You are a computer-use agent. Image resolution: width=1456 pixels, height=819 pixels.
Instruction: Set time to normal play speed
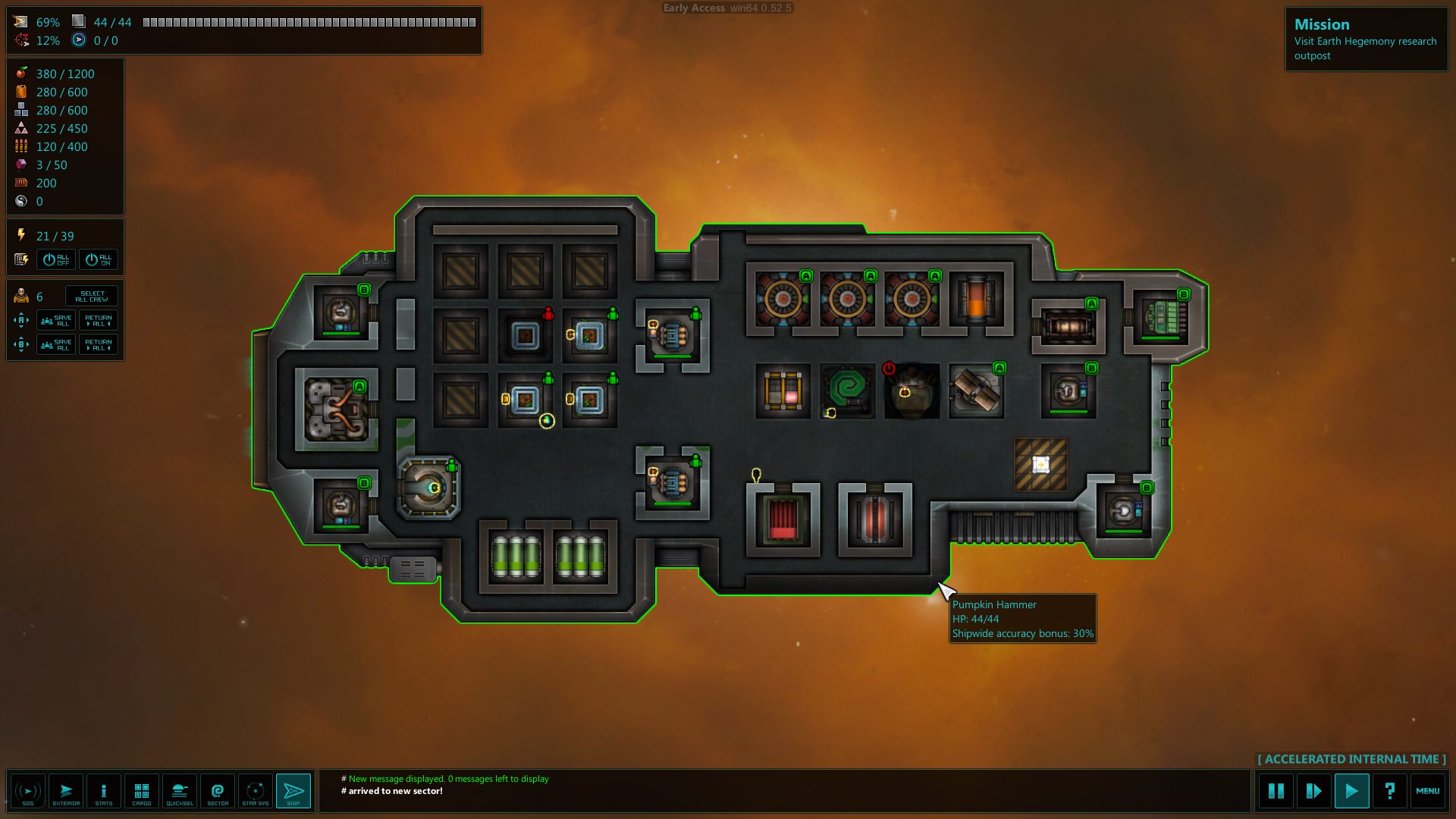(x=1351, y=792)
